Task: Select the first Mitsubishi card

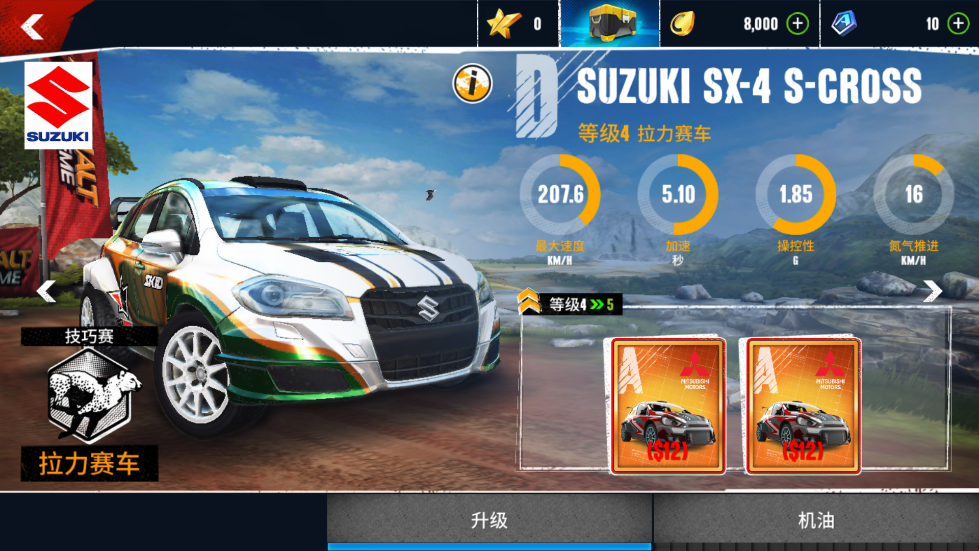Action: click(x=667, y=405)
